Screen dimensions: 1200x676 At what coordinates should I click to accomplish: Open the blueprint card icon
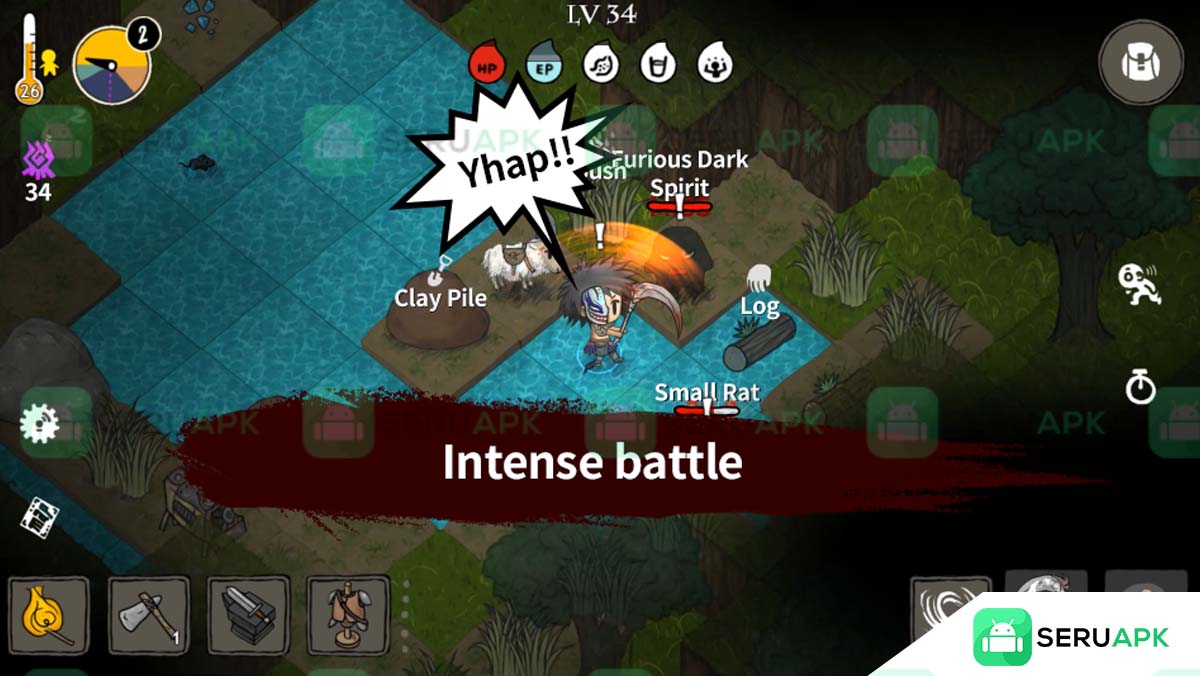(x=39, y=517)
